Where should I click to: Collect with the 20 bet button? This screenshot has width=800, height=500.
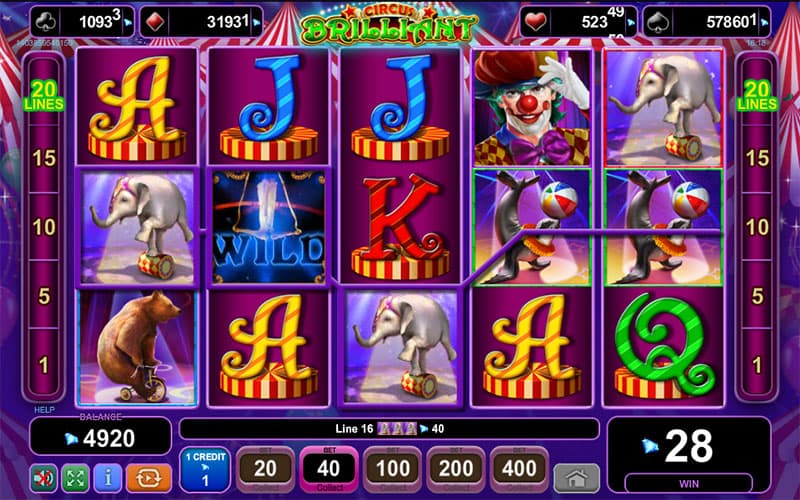[x=265, y=468]
